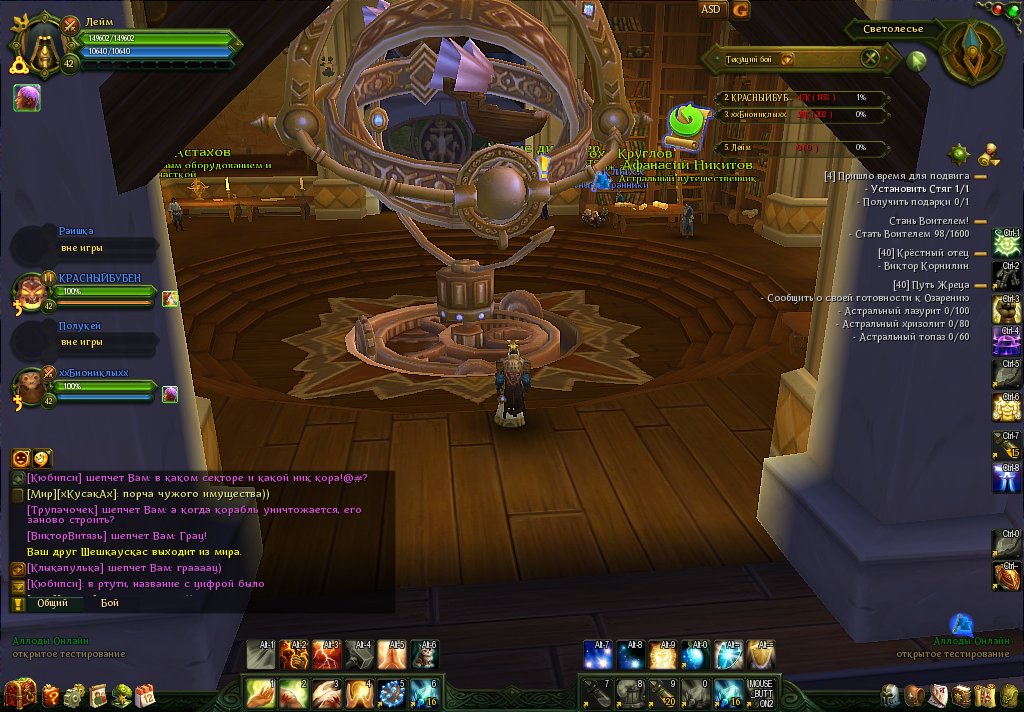Close the Текущий бой damage meter
Viewport: 1024px width, 712px height.
click(871, 58)
